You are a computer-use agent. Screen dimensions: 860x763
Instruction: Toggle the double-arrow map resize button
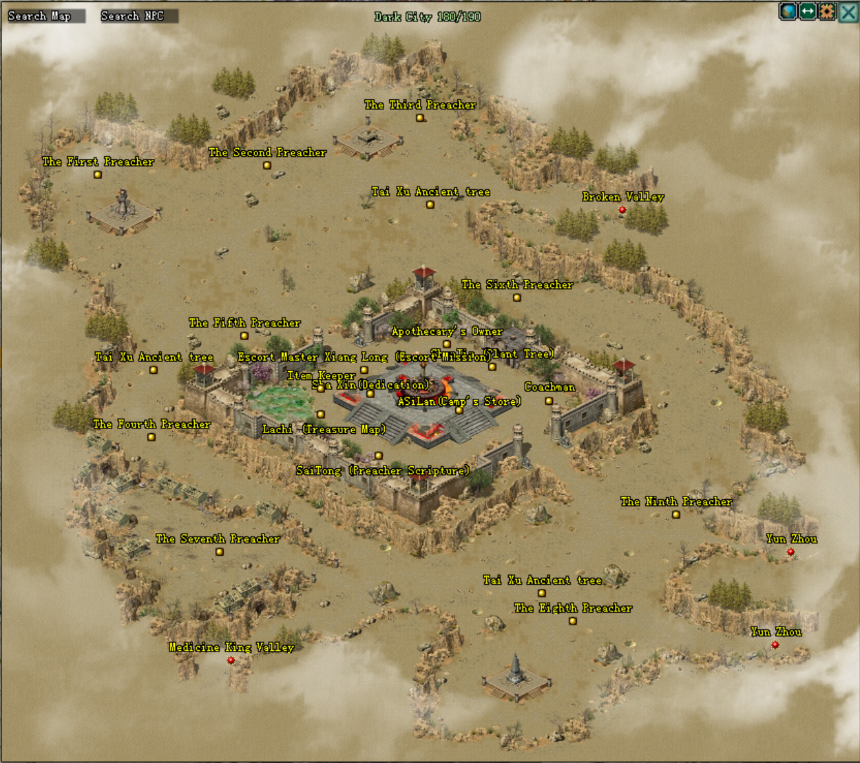[x=808, y=12]
